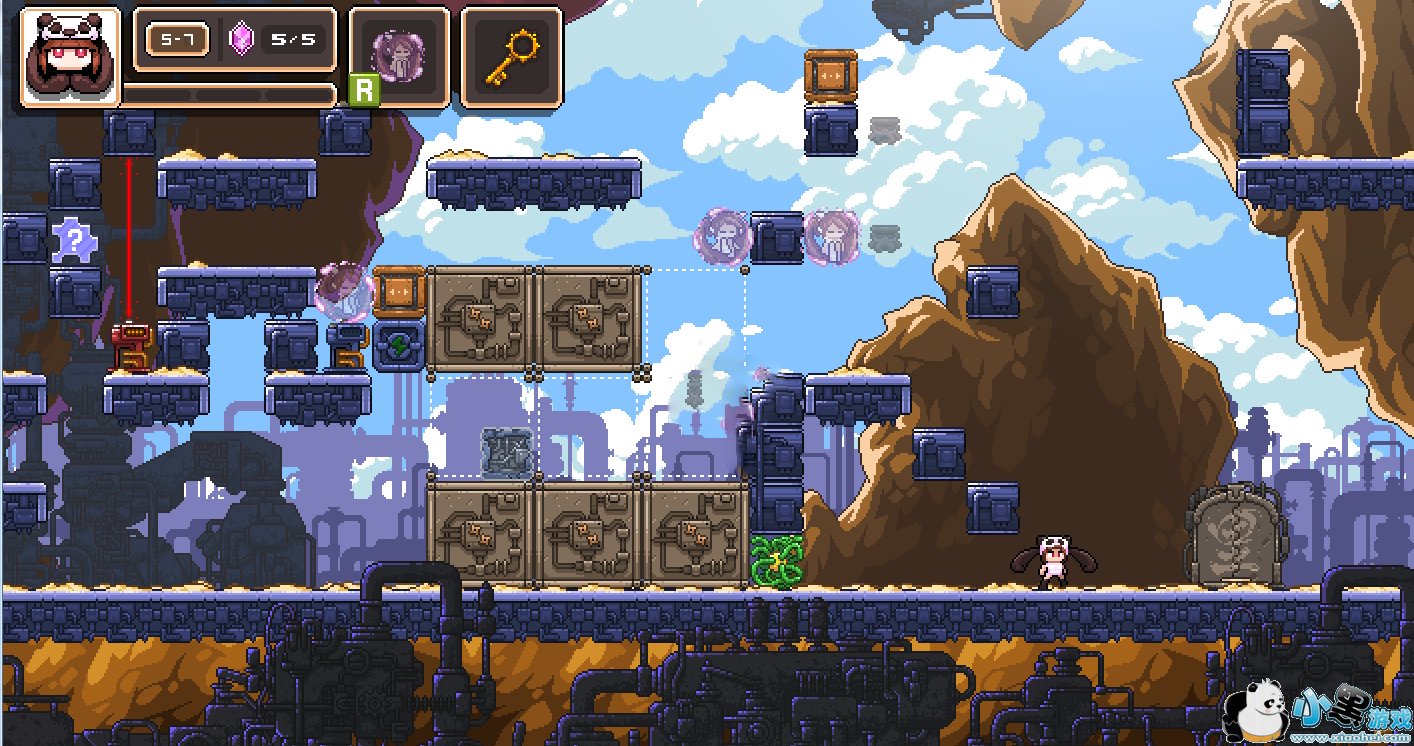The image size is (1414, 746).
Task: Click the panda-hood character portrait
Action: click(x=70, y=55)
